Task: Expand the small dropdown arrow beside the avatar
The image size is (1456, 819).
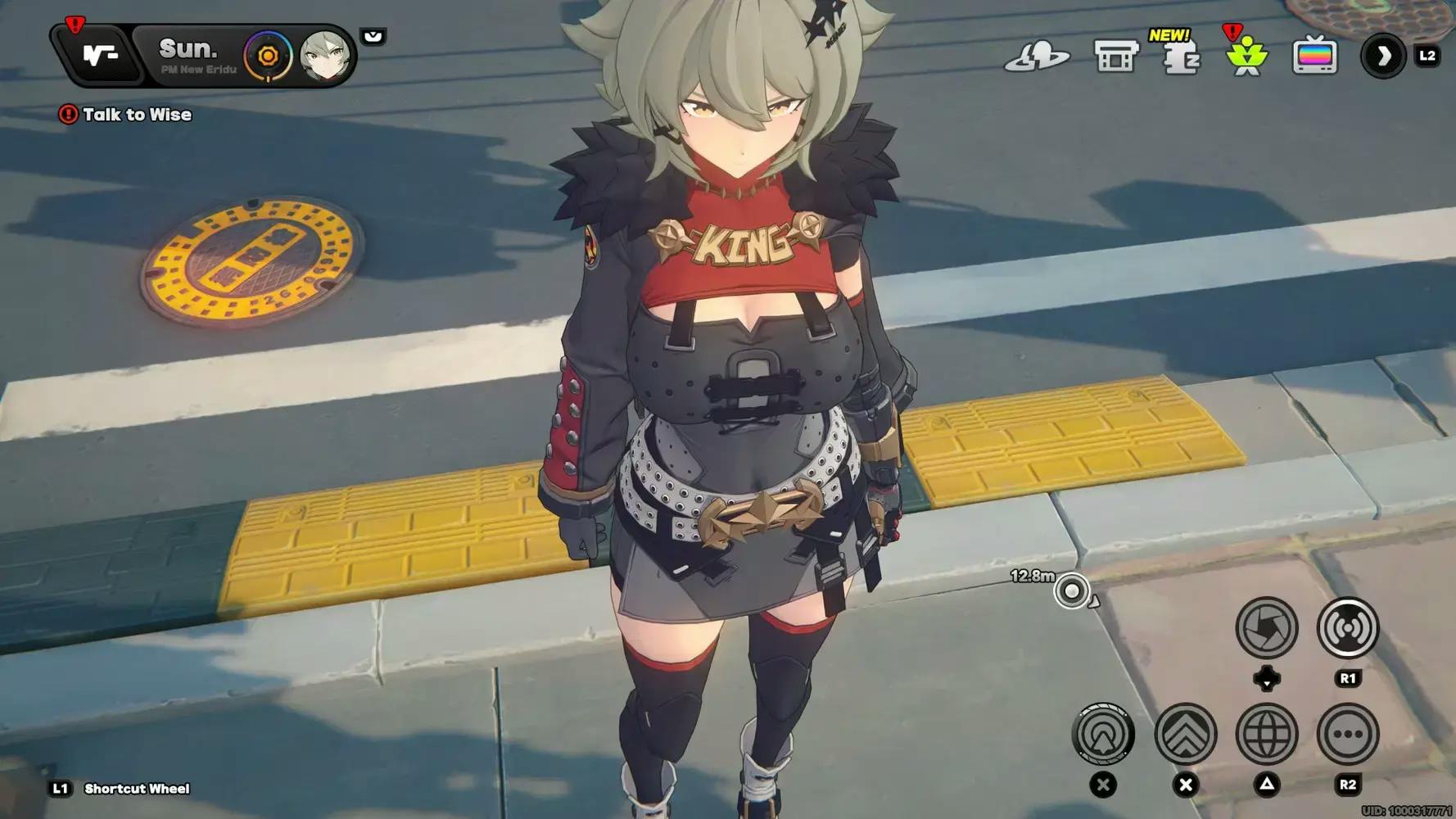Action: [373, 37]
